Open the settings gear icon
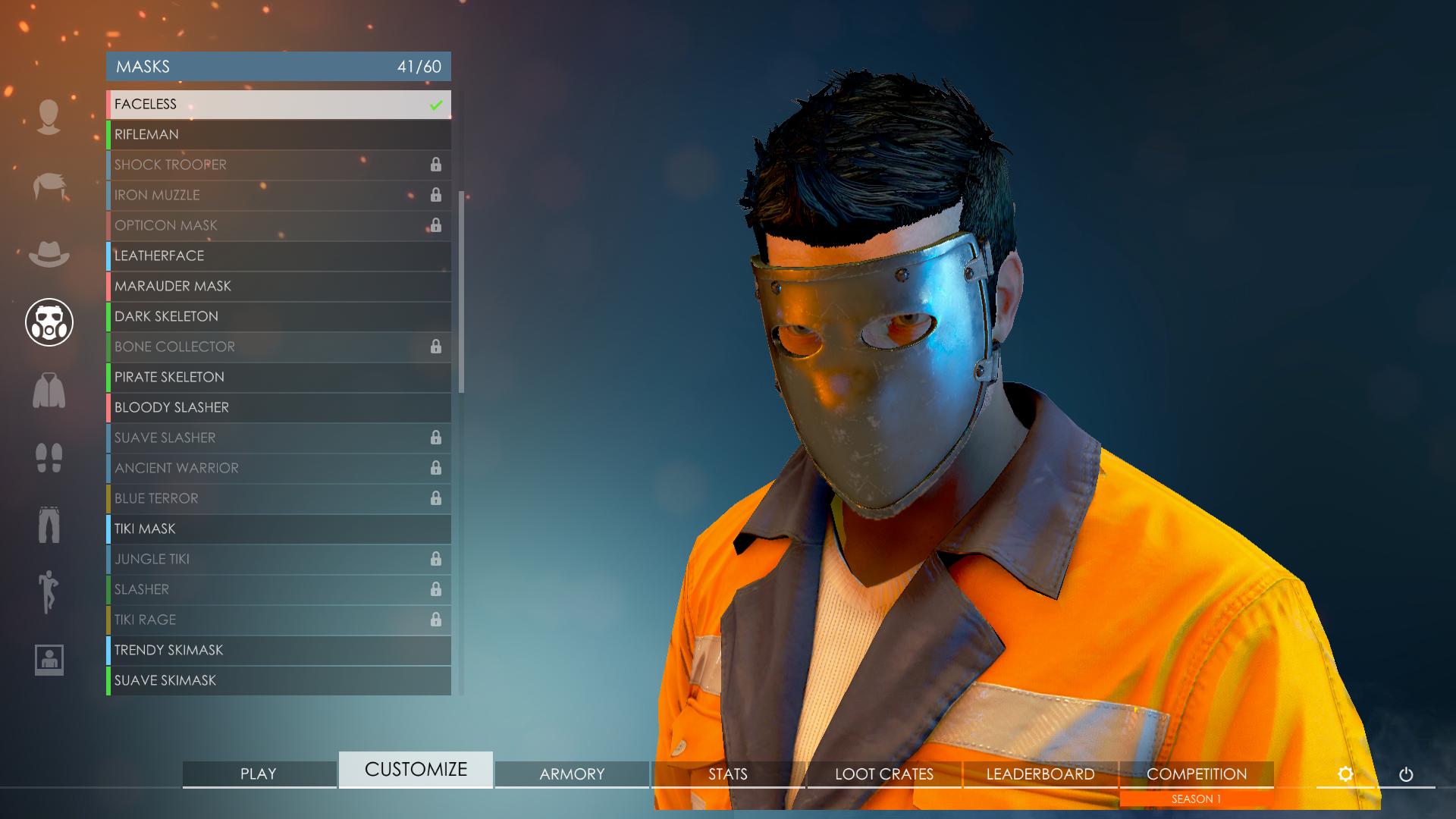1456x819 pixels. 1347,774
